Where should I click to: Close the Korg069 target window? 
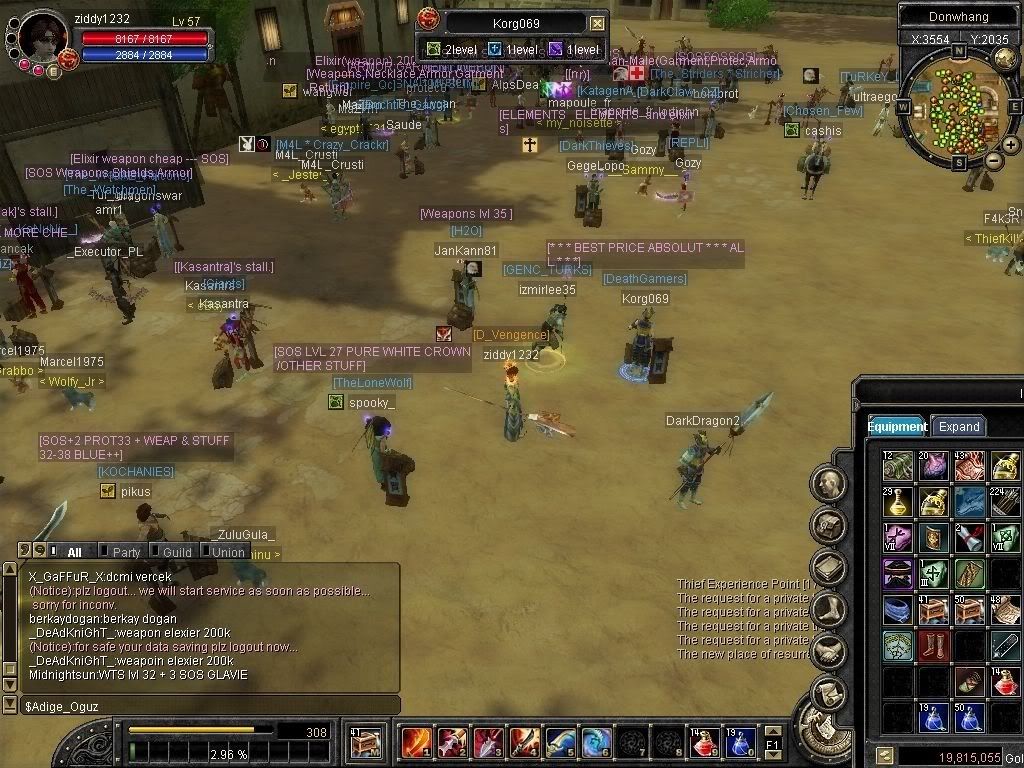pos(597,23)
